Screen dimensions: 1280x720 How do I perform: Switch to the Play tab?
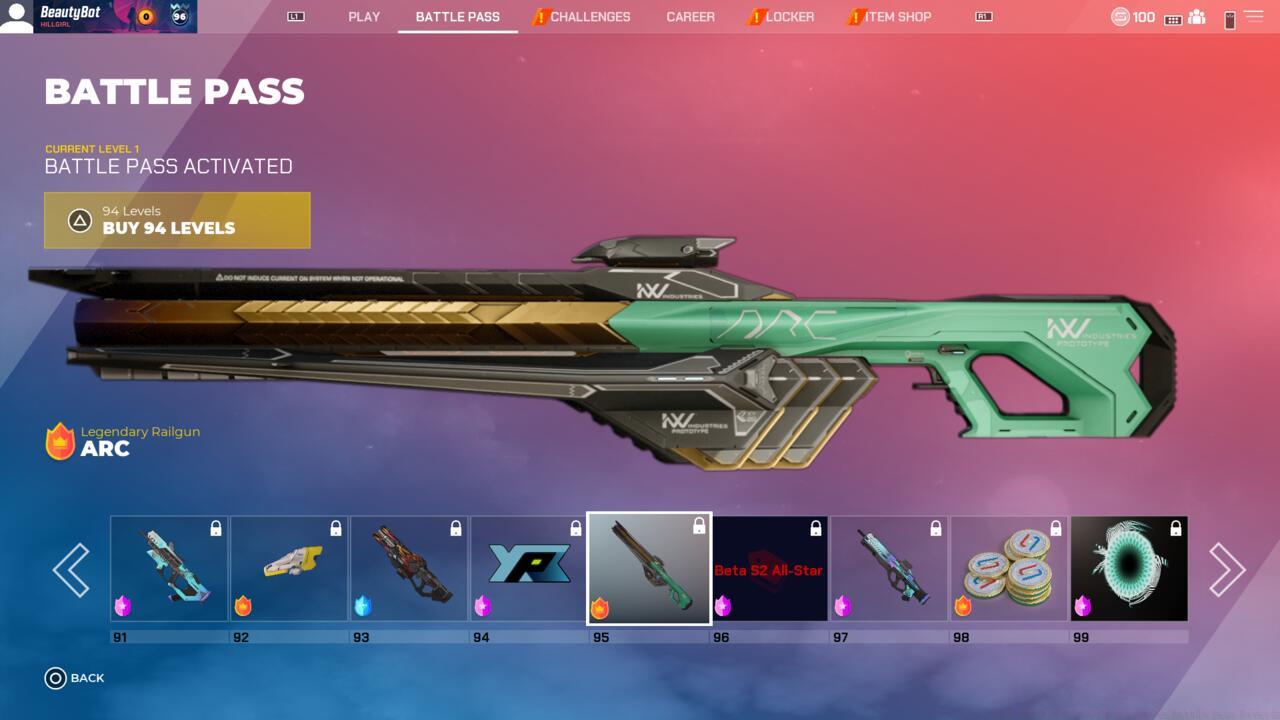click(x=364, y=17)
